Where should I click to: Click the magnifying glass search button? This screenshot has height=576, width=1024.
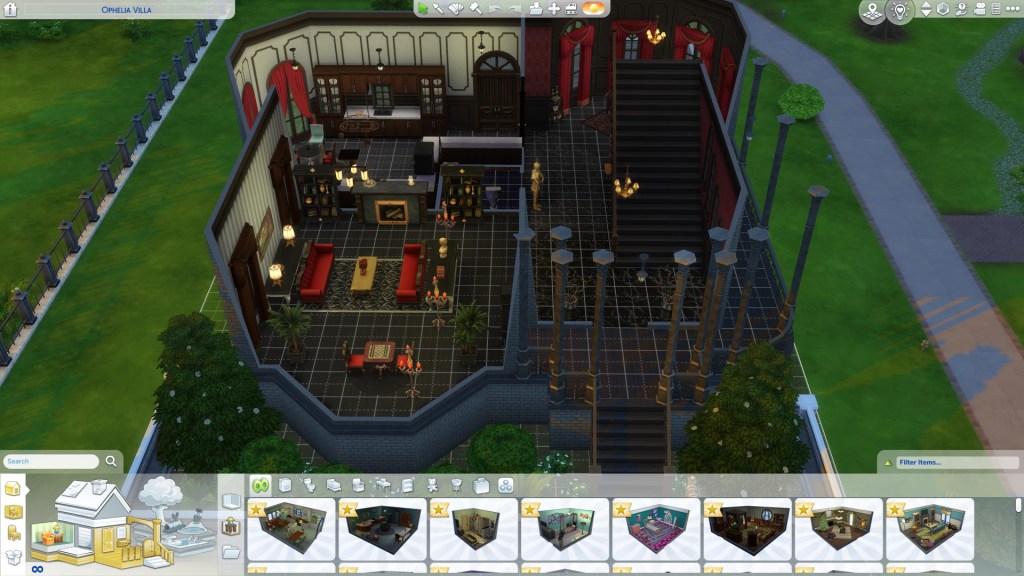[111, 462]
